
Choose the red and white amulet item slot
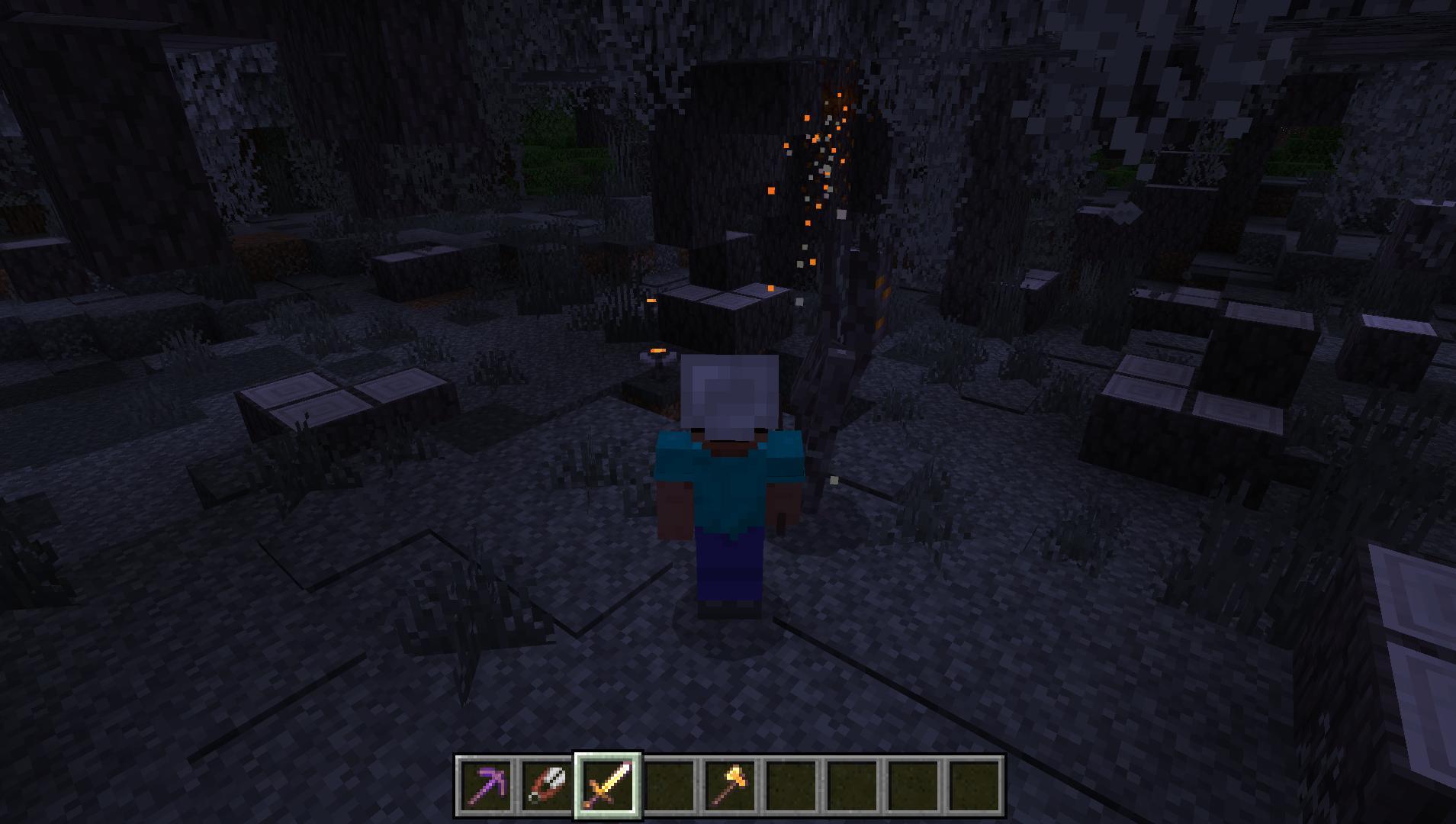click(x=546, y=786)
